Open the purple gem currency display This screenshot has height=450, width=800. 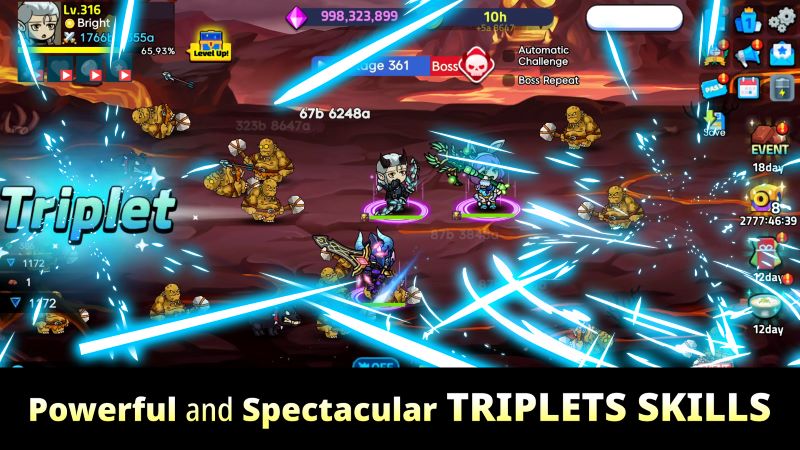(x=345, y=17)
